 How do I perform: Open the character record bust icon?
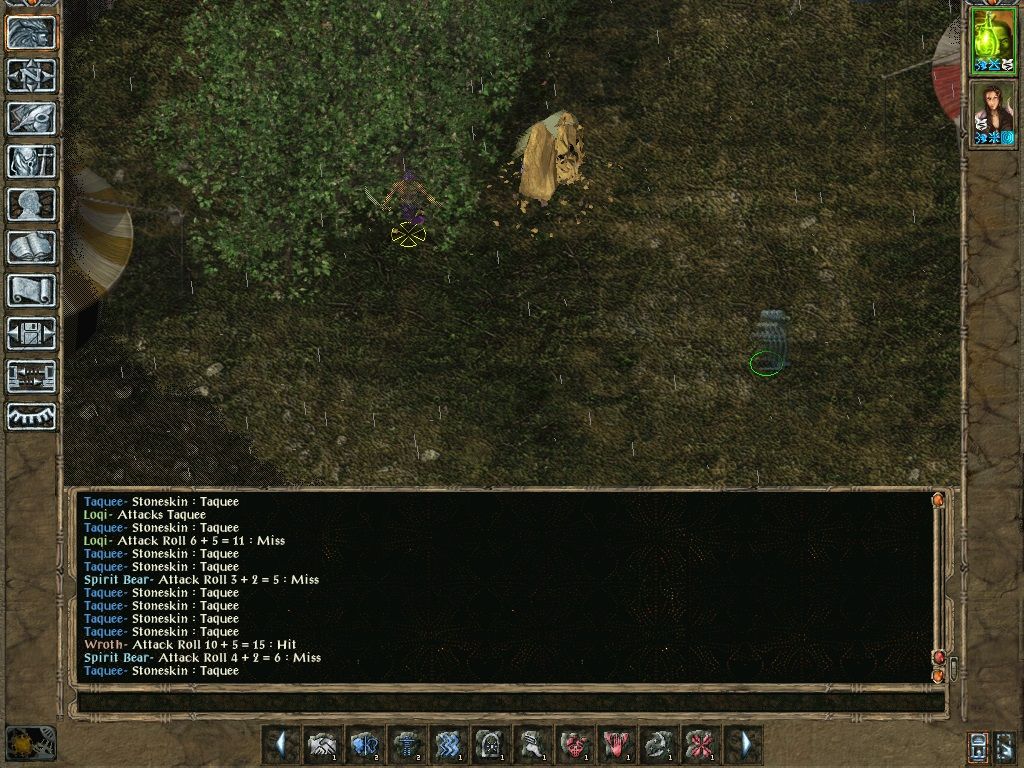coord(31,204)
